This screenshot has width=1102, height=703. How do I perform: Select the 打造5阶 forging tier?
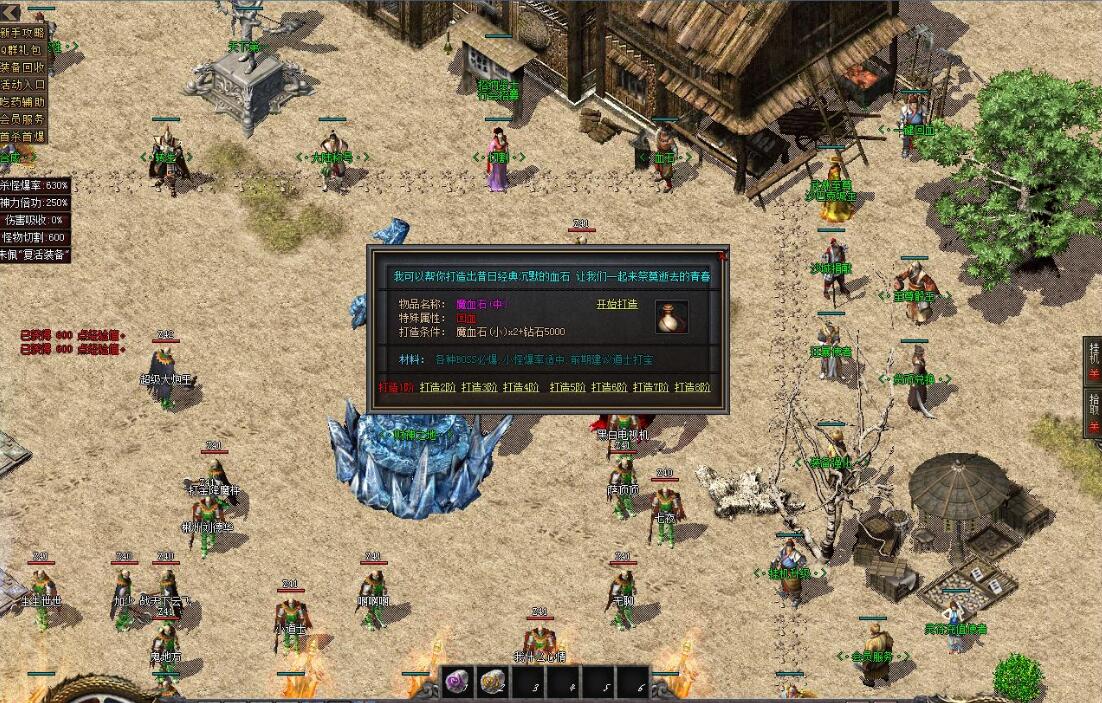click(568, 387)
